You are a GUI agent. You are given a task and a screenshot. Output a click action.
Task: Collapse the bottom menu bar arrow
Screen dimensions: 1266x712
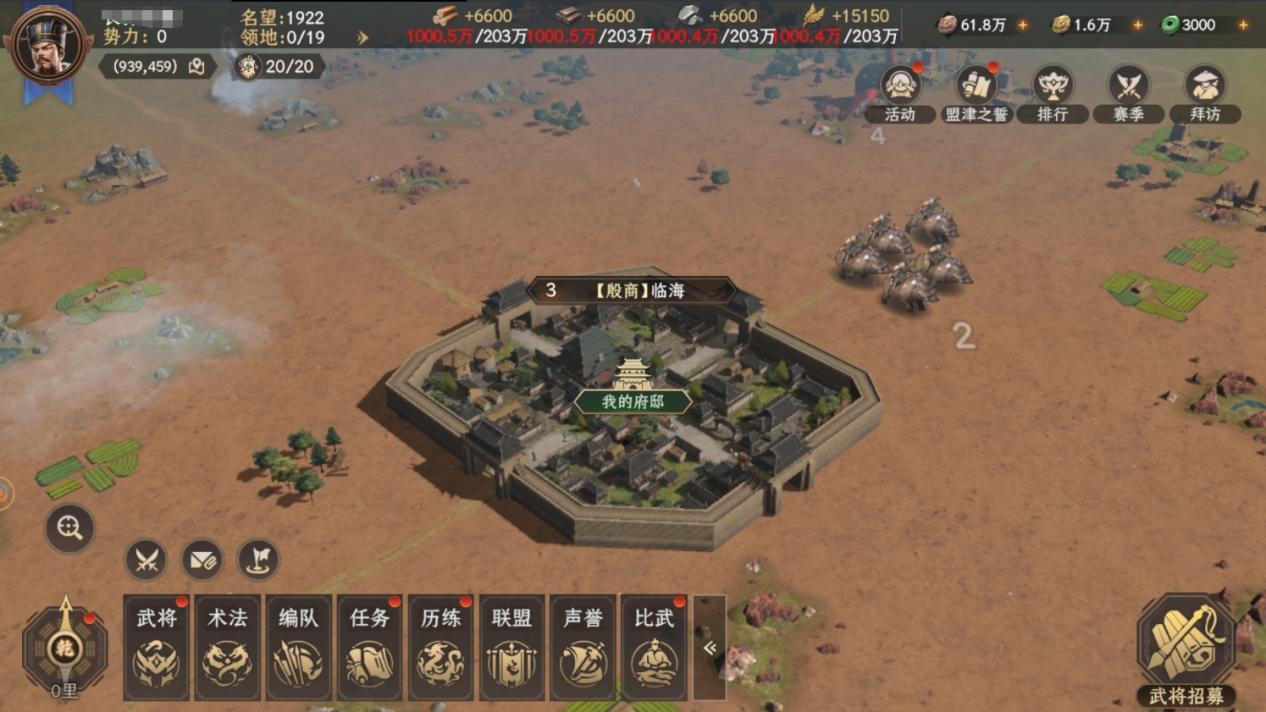coord(709,648)
